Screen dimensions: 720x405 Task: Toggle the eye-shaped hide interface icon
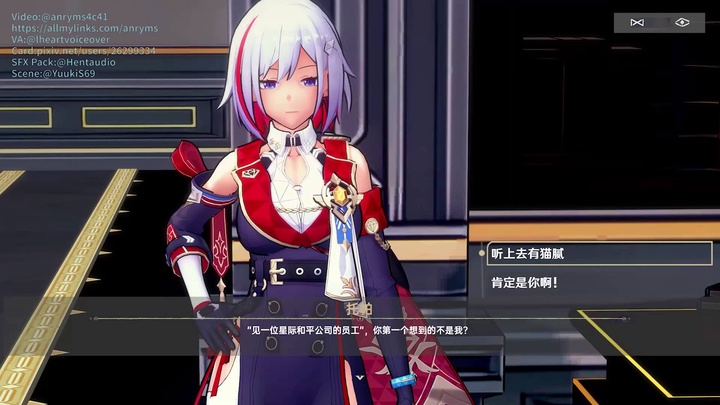click(x=682, y=22)
